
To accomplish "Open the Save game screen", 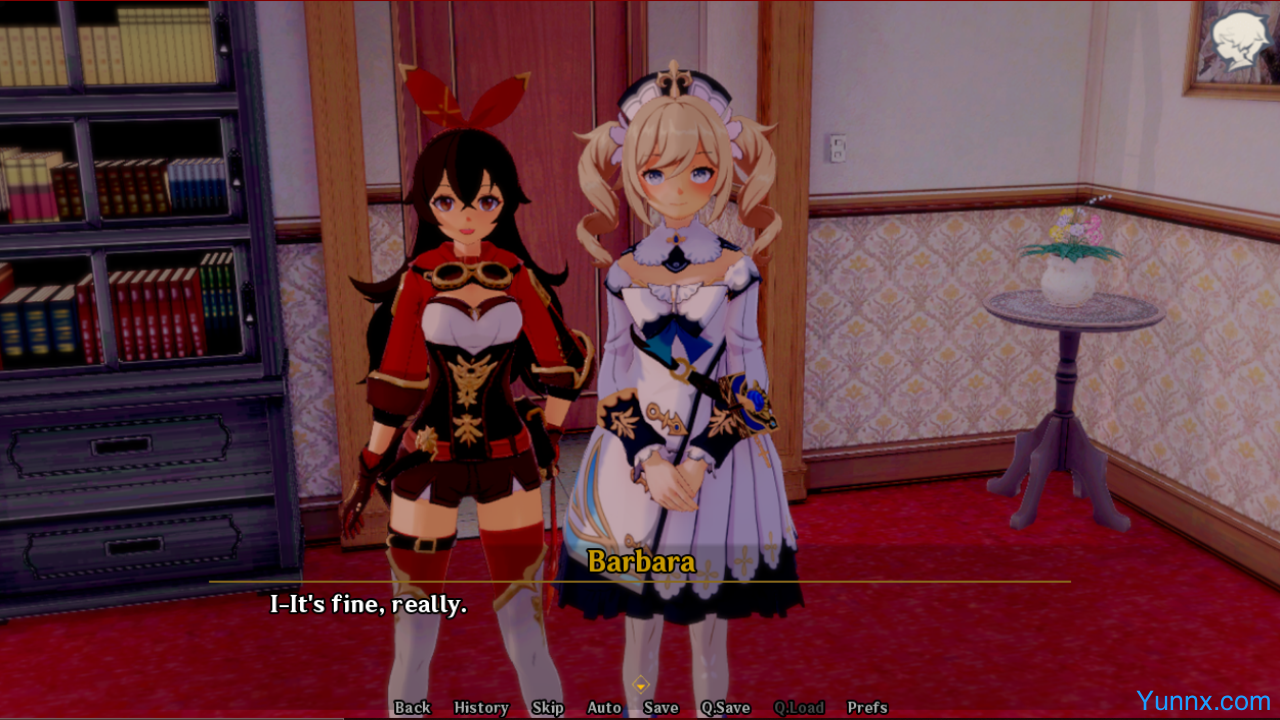I will 661,707.
